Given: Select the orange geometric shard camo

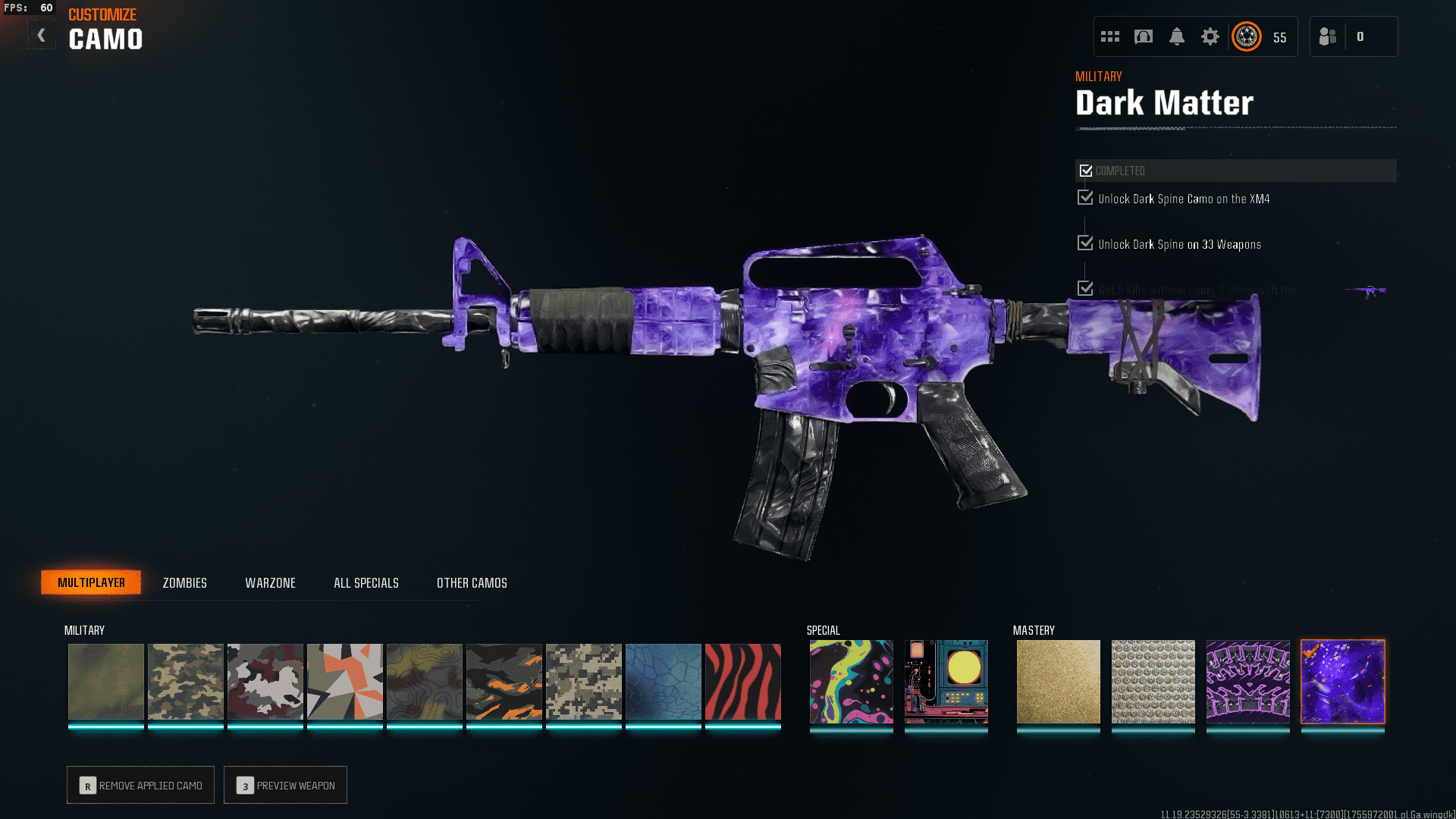Looking at the screenshot, I should point(344,681).
